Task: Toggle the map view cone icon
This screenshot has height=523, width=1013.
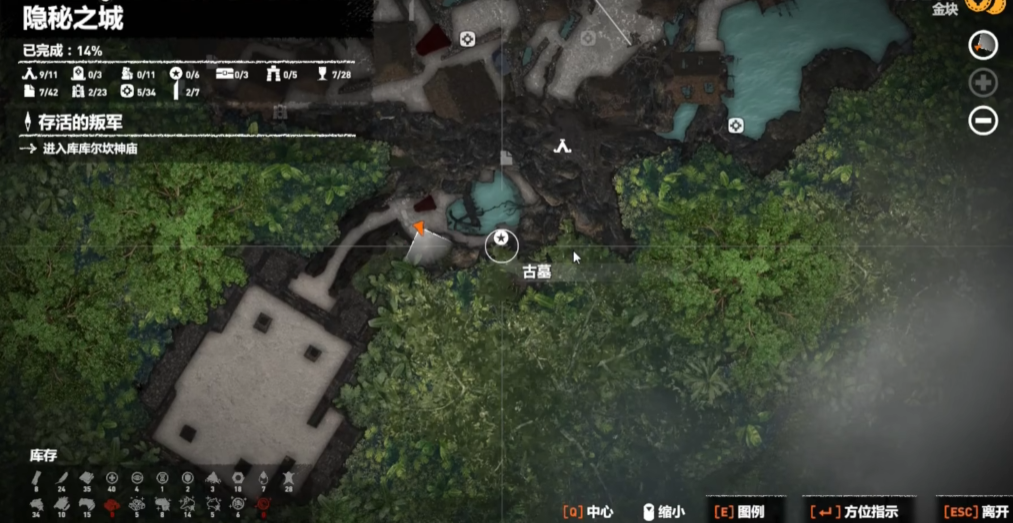Action: tap(983, 44)
